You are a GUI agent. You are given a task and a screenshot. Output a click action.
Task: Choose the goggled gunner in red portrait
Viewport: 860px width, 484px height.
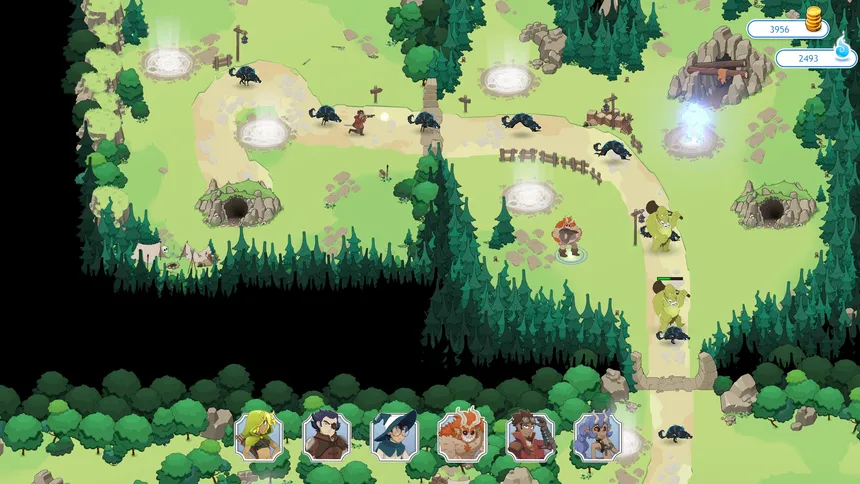pos(530,436)
